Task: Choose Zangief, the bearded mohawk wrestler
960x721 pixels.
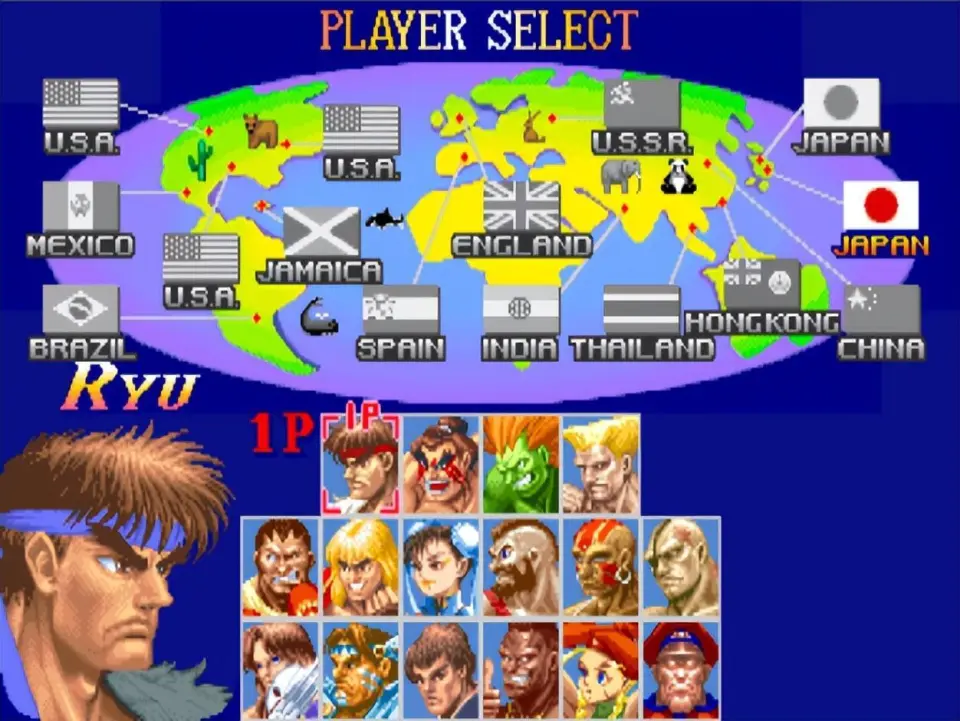Action: 521,567
